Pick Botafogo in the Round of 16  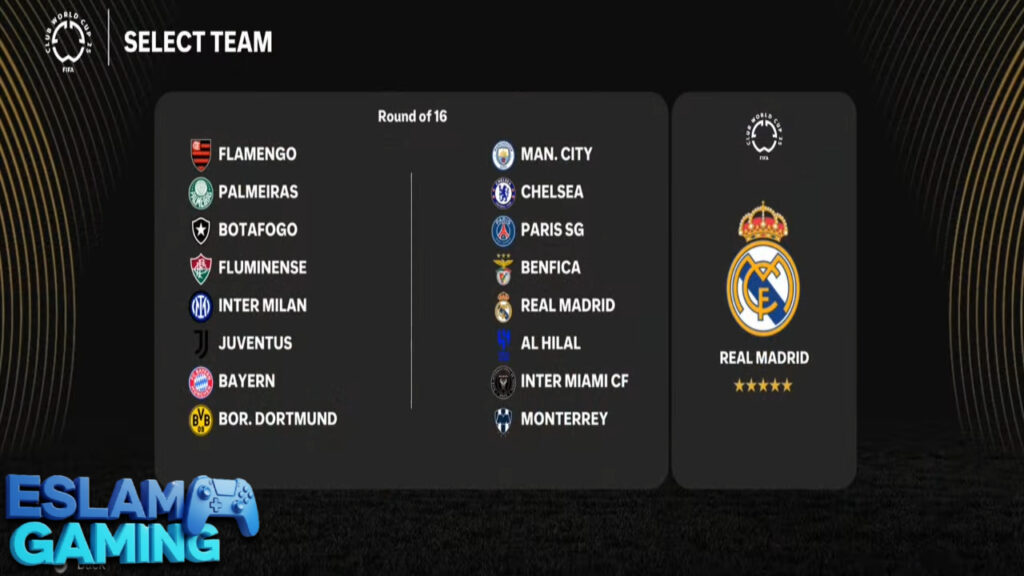tap(257, 230)
